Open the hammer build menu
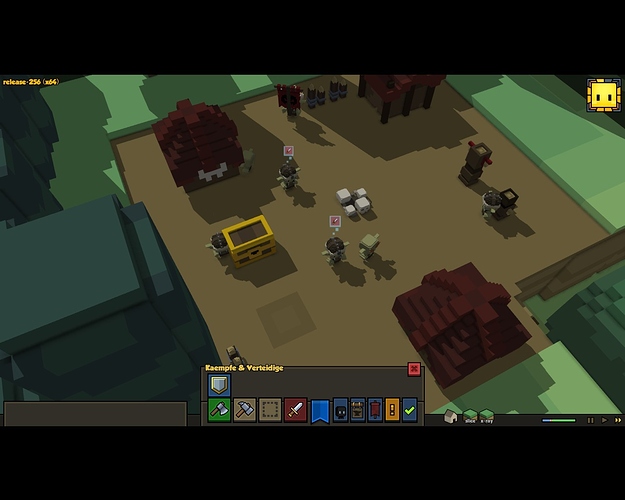 point(245,409)
